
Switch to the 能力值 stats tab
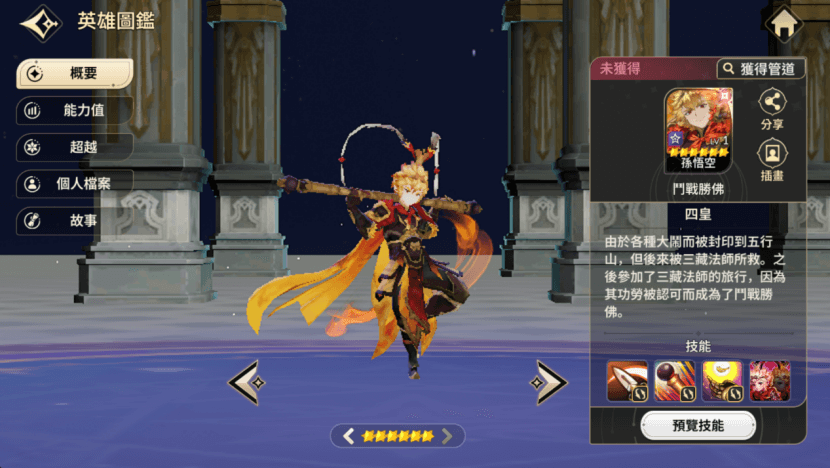(74, 111)
